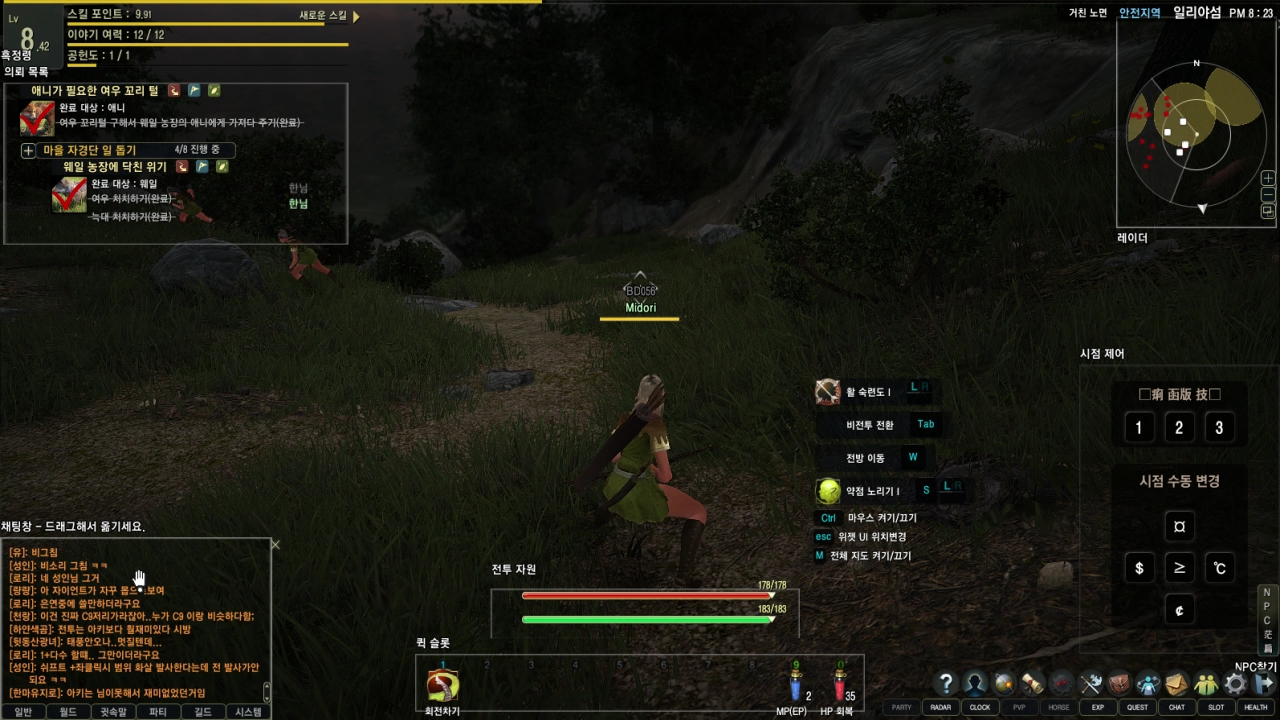Open the gear settings icon
Image resolution: width=1280 pixels, height=720 pixels.
[x=1236, y=684]
